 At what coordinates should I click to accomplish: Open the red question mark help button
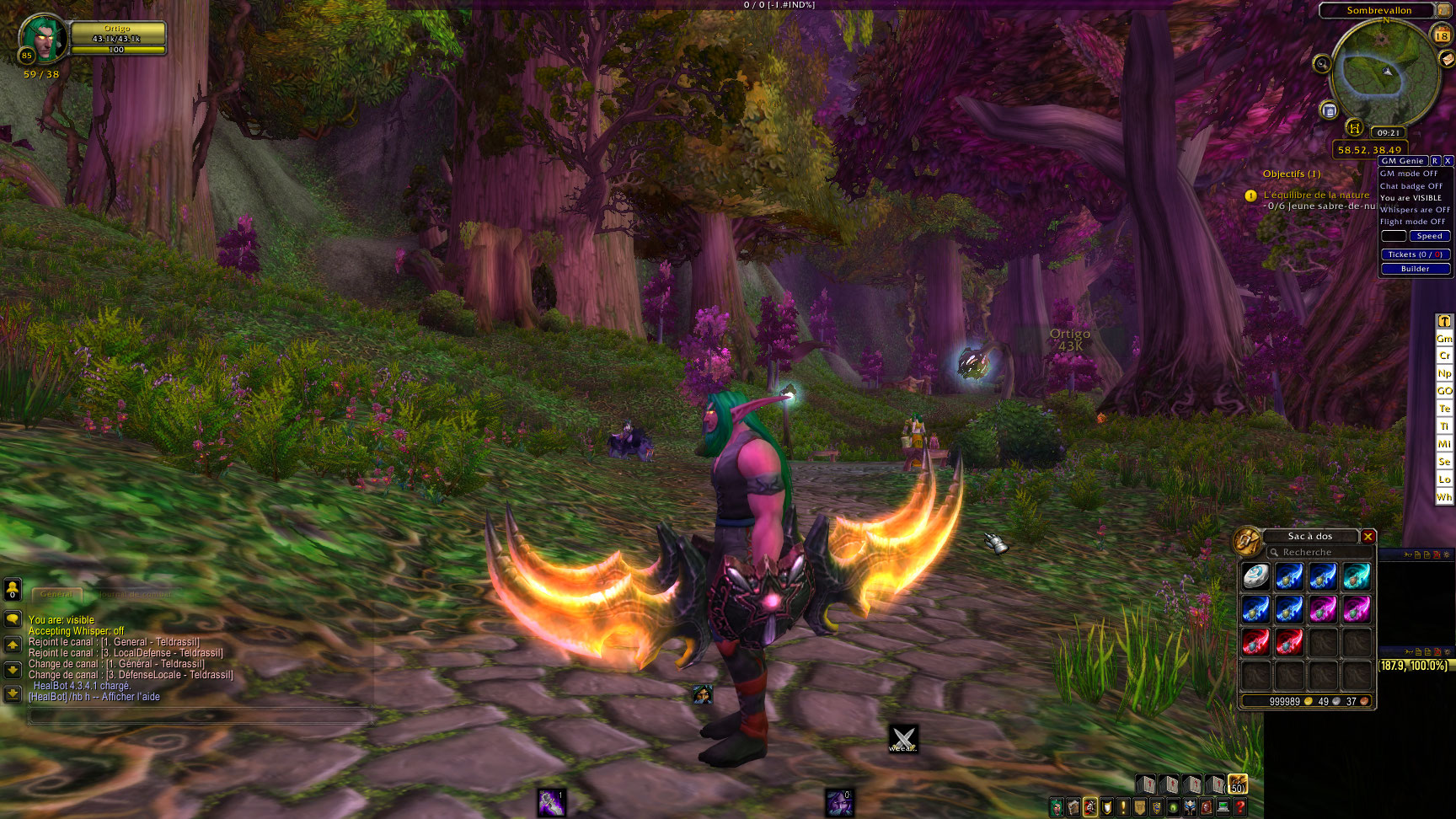click(x=1240, y=807)
